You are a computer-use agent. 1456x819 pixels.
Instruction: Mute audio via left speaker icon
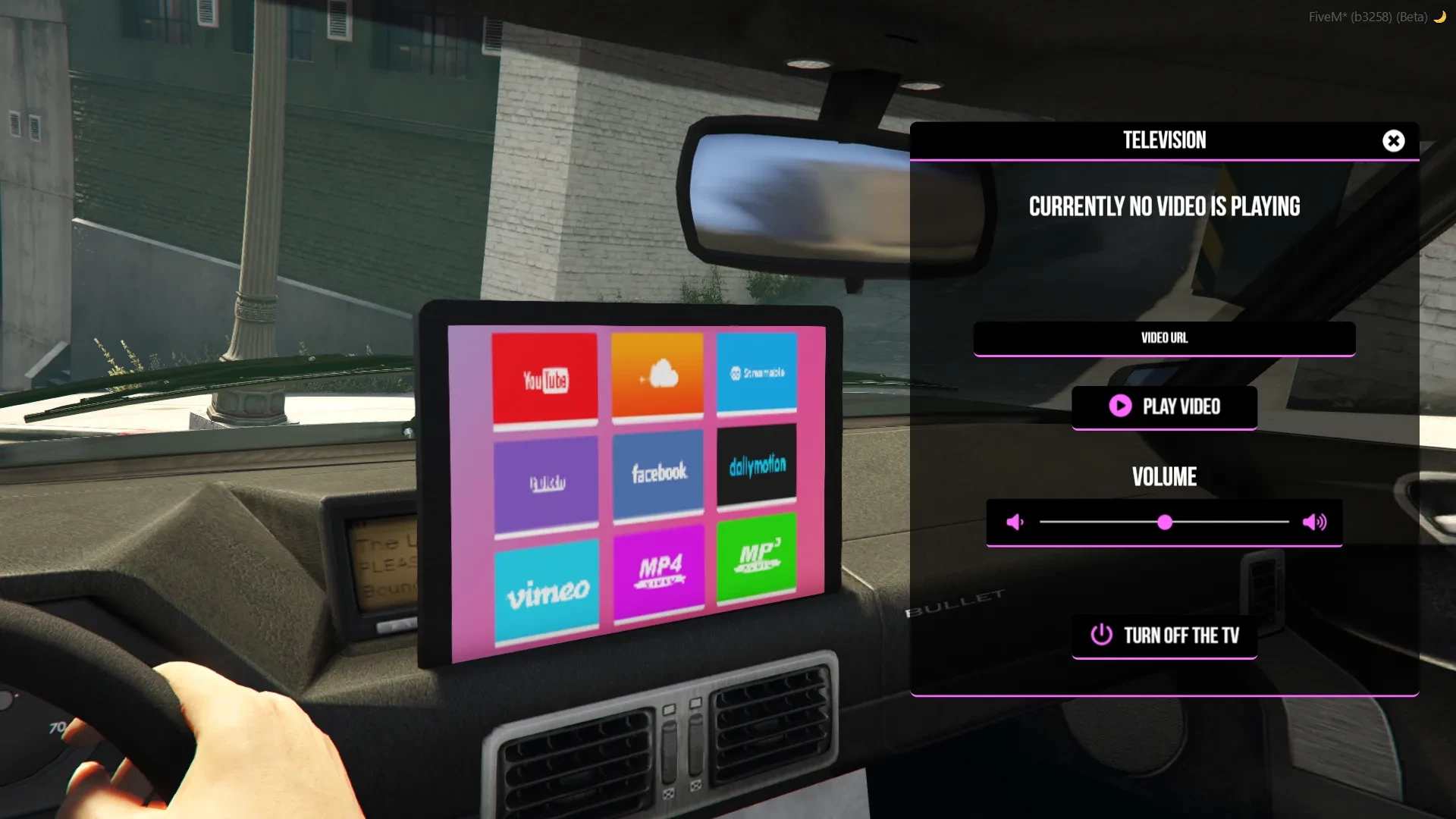[1015, 521]
